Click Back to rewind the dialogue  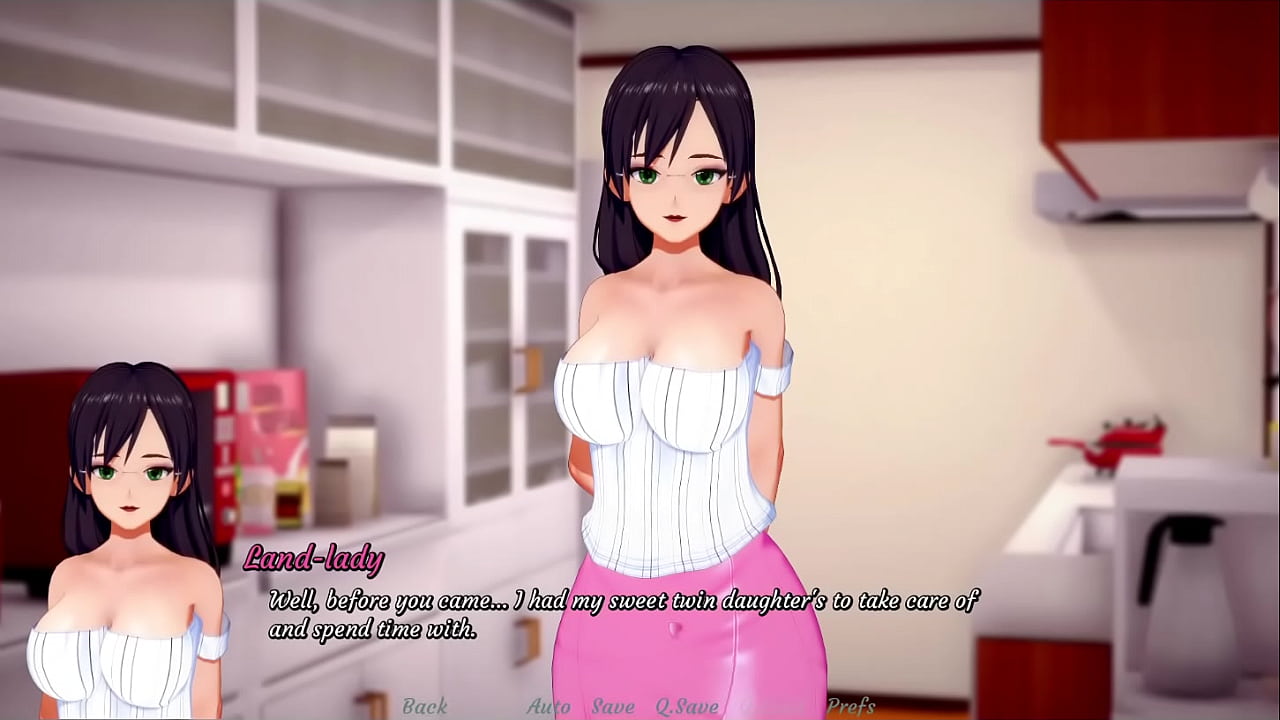pos(424,707)
